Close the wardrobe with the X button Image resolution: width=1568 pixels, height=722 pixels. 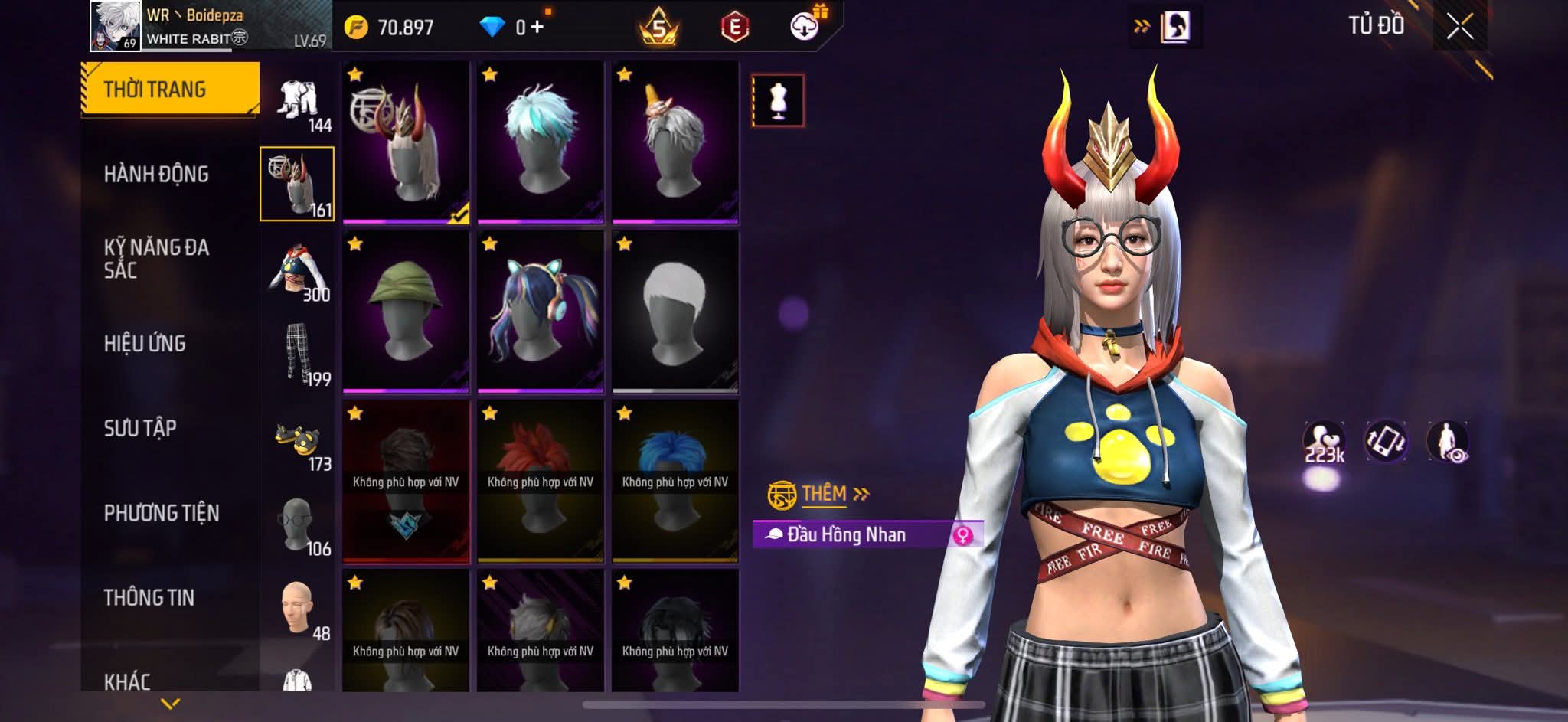tap(1459, 28)
